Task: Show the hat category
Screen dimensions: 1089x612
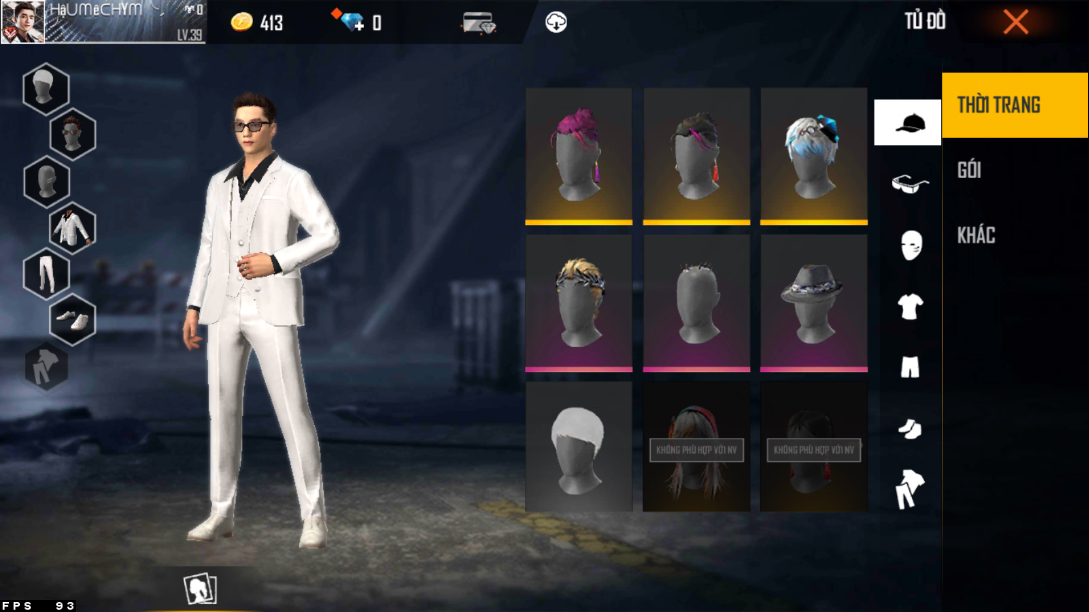Action: (907, 123)
